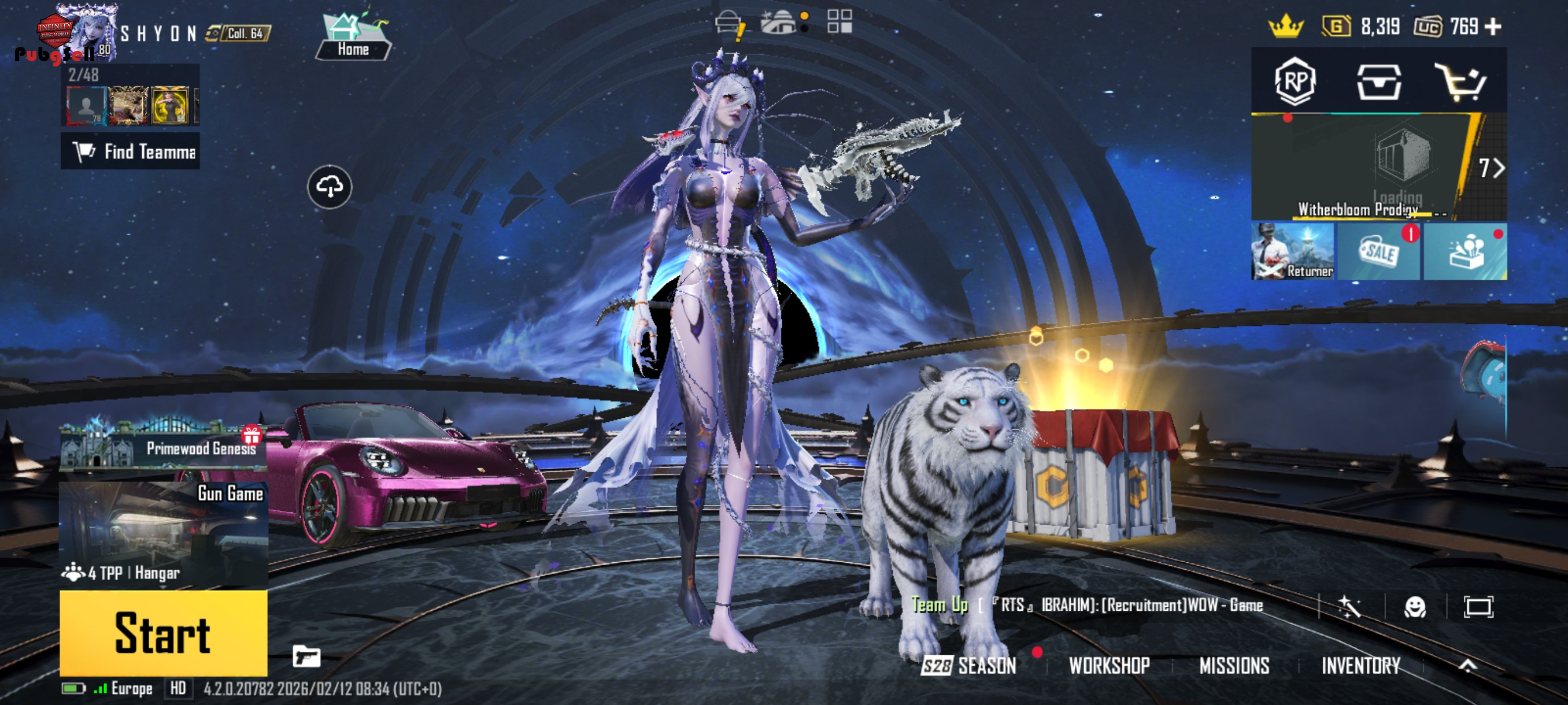Screen dimensions: 1568x705
Task: Open the Primewood Genesis event banner
Action: tap(163, 447)
